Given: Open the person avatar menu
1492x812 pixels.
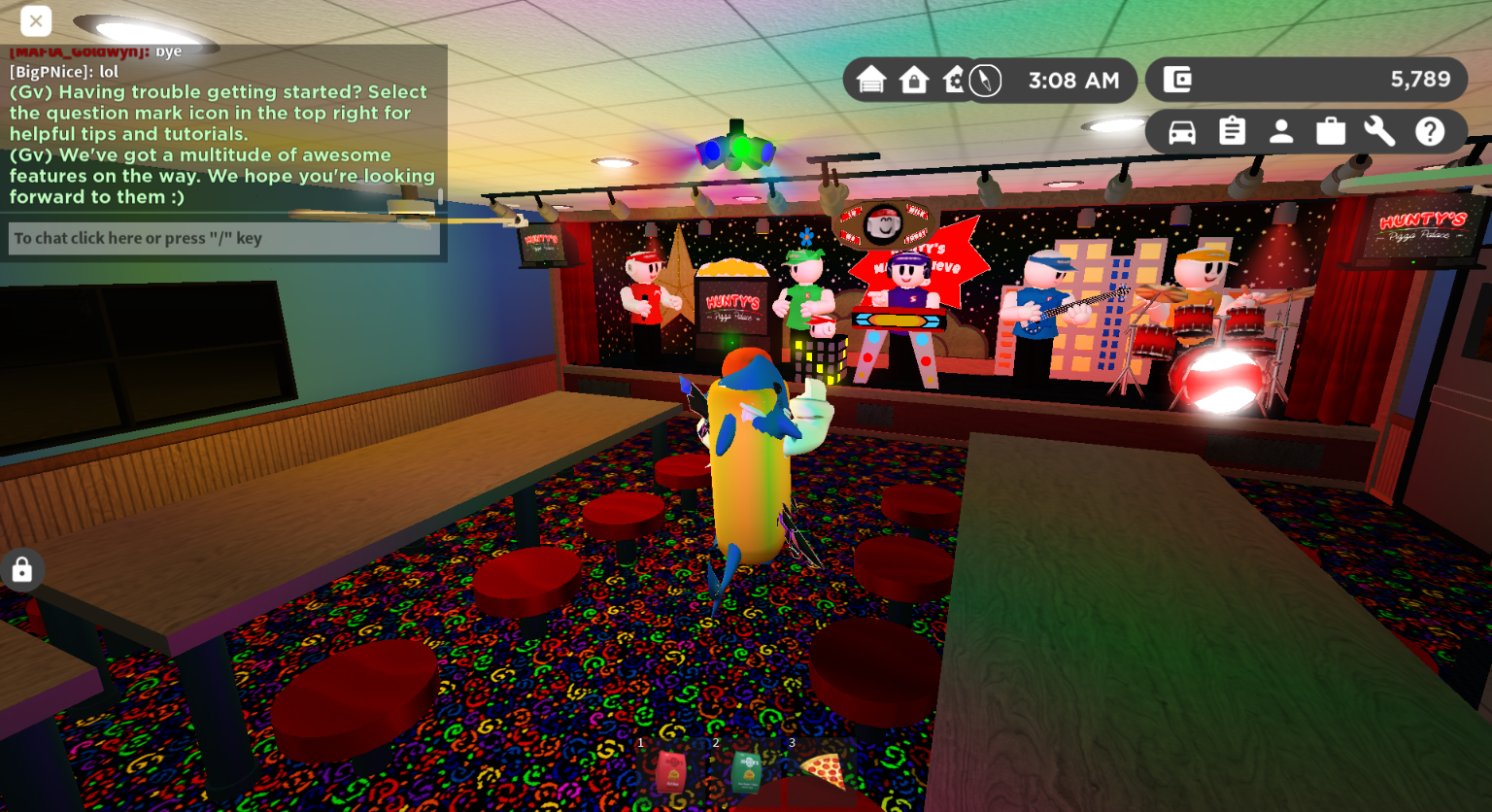Looking at the screenshot, I should click(x=1281, y=131).
